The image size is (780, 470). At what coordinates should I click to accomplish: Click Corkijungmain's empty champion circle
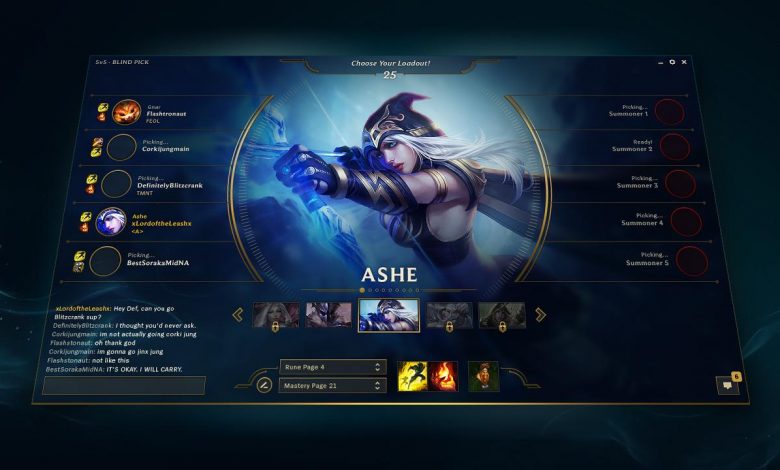tap(122, 148)
